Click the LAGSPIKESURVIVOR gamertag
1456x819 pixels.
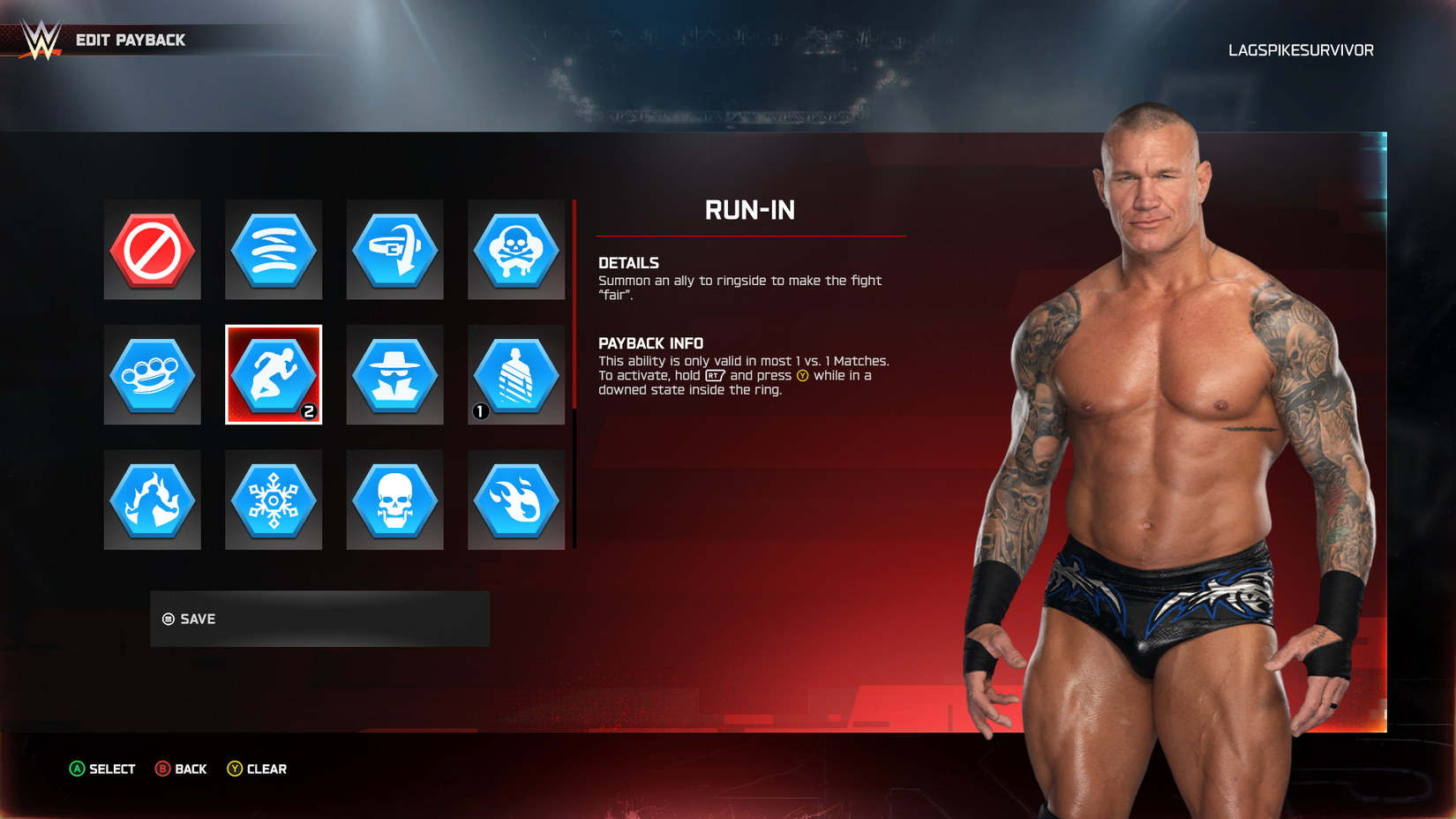pos(1301,49)
